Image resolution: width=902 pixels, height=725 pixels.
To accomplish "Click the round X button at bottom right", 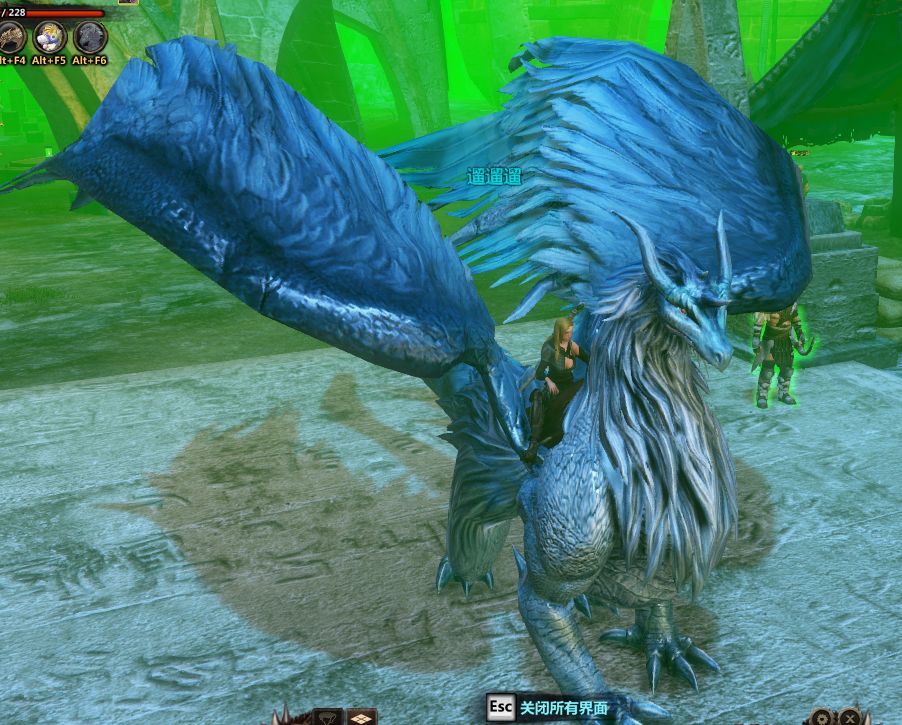I will (850, 717).
